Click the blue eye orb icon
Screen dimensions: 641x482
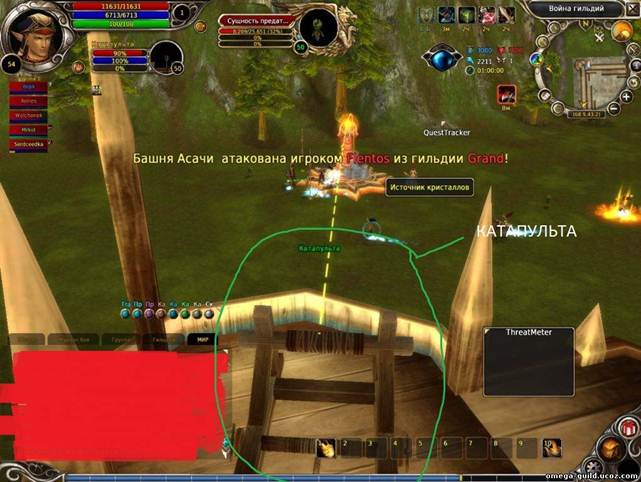pyautogui.click(x=438, y=57)
